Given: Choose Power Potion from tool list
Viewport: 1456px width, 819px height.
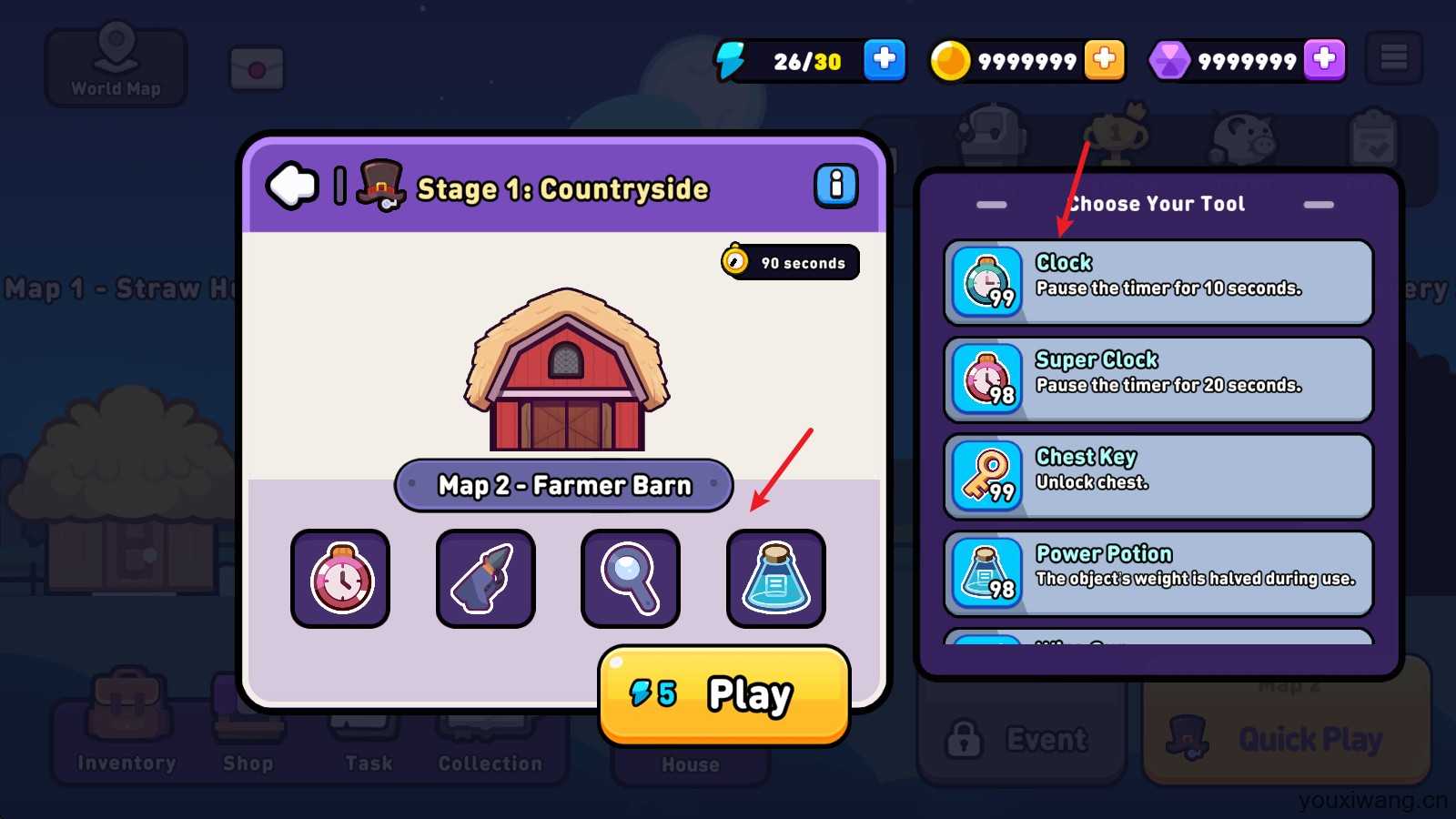Looking at the screenshot, I should point(1158,573).
